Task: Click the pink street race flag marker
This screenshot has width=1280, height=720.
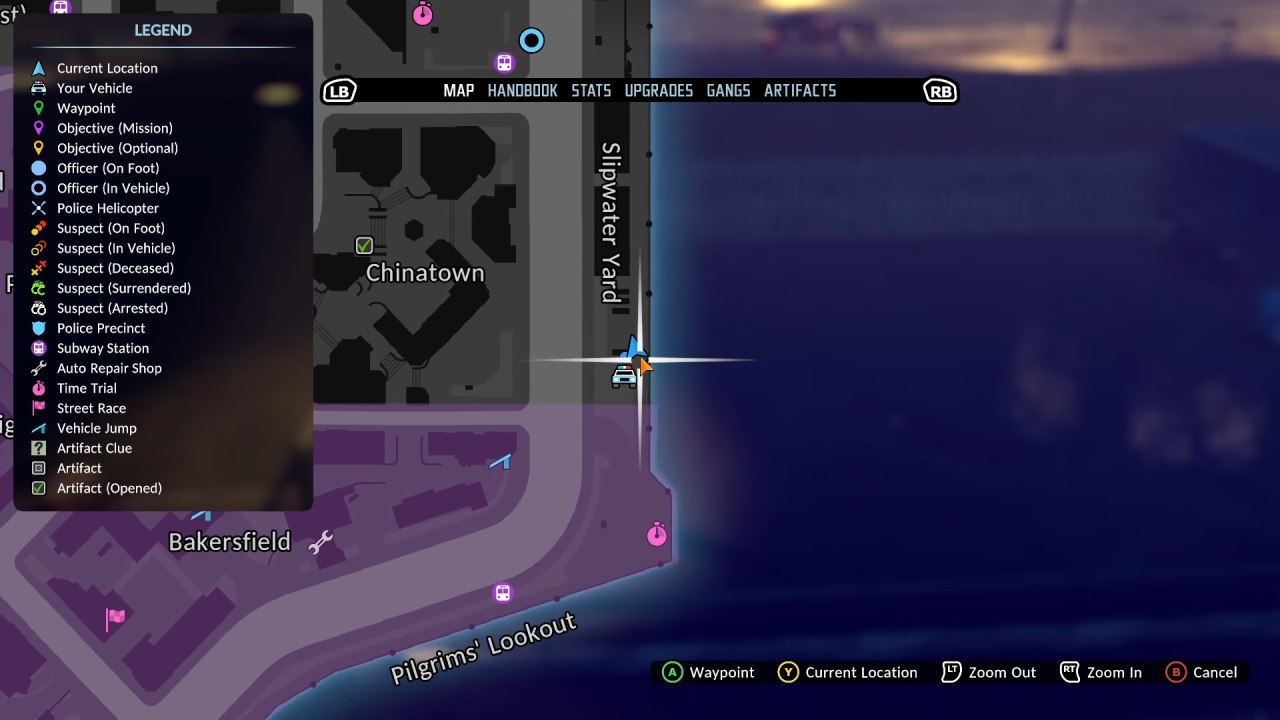Action: [116, 618]
